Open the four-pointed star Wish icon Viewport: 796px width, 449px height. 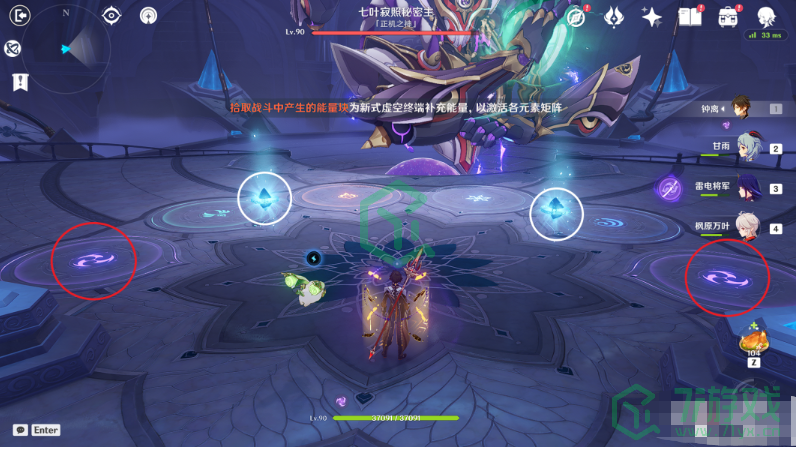tap(652, 17)
